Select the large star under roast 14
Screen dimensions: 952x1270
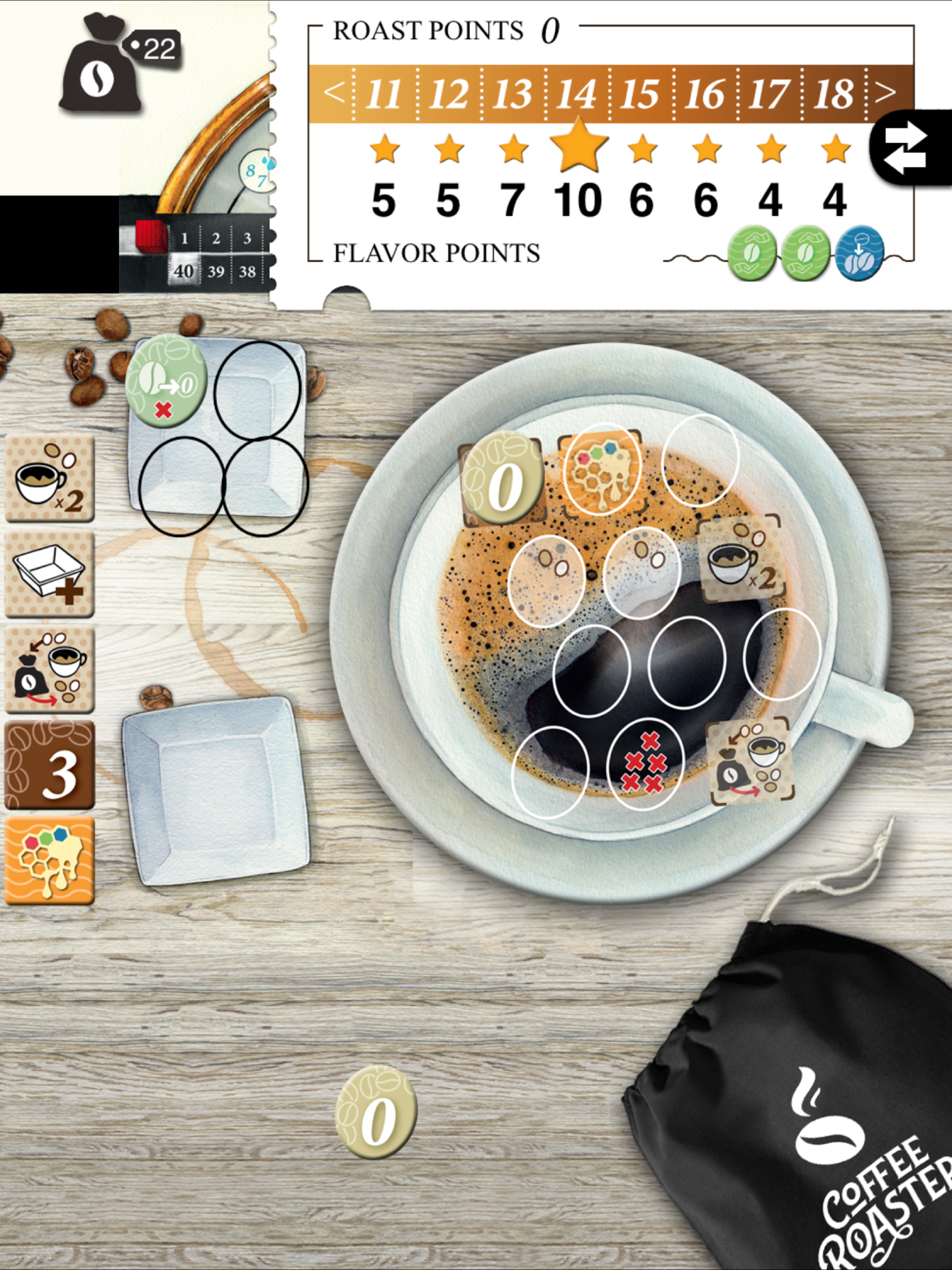pyautogui.click(x=578, y=145)
